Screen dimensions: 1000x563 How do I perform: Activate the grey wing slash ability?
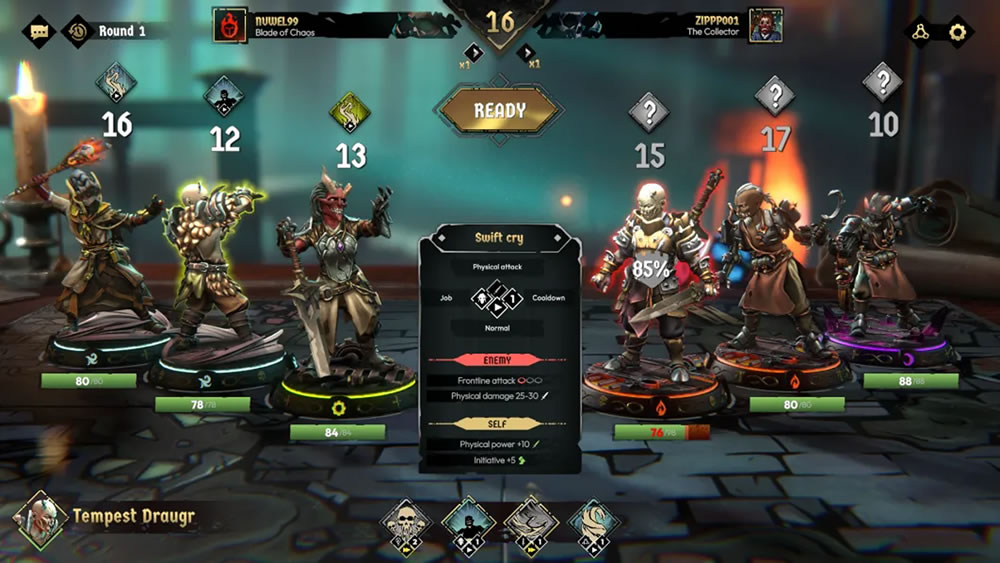point(531,522)
